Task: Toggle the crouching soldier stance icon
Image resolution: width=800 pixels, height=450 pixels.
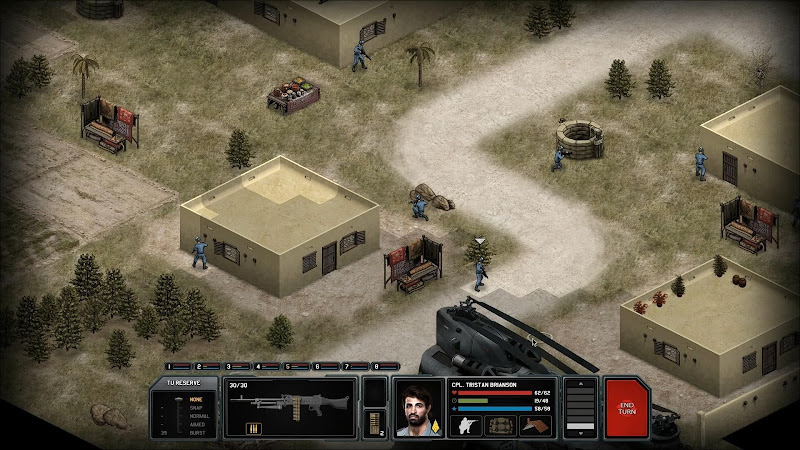Action: tap(466, 425)
